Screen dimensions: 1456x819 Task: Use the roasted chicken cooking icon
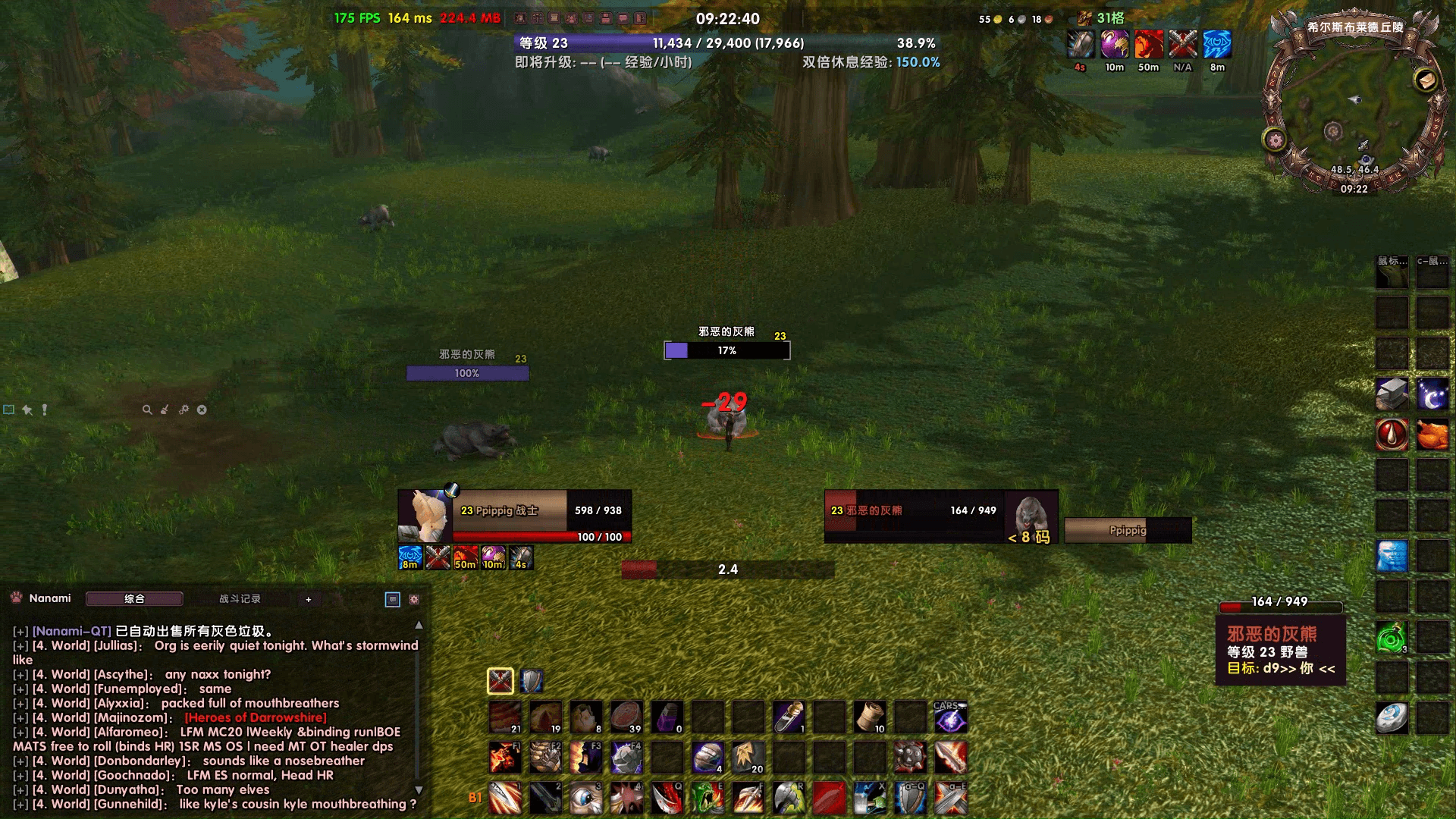pos(1432,435)
